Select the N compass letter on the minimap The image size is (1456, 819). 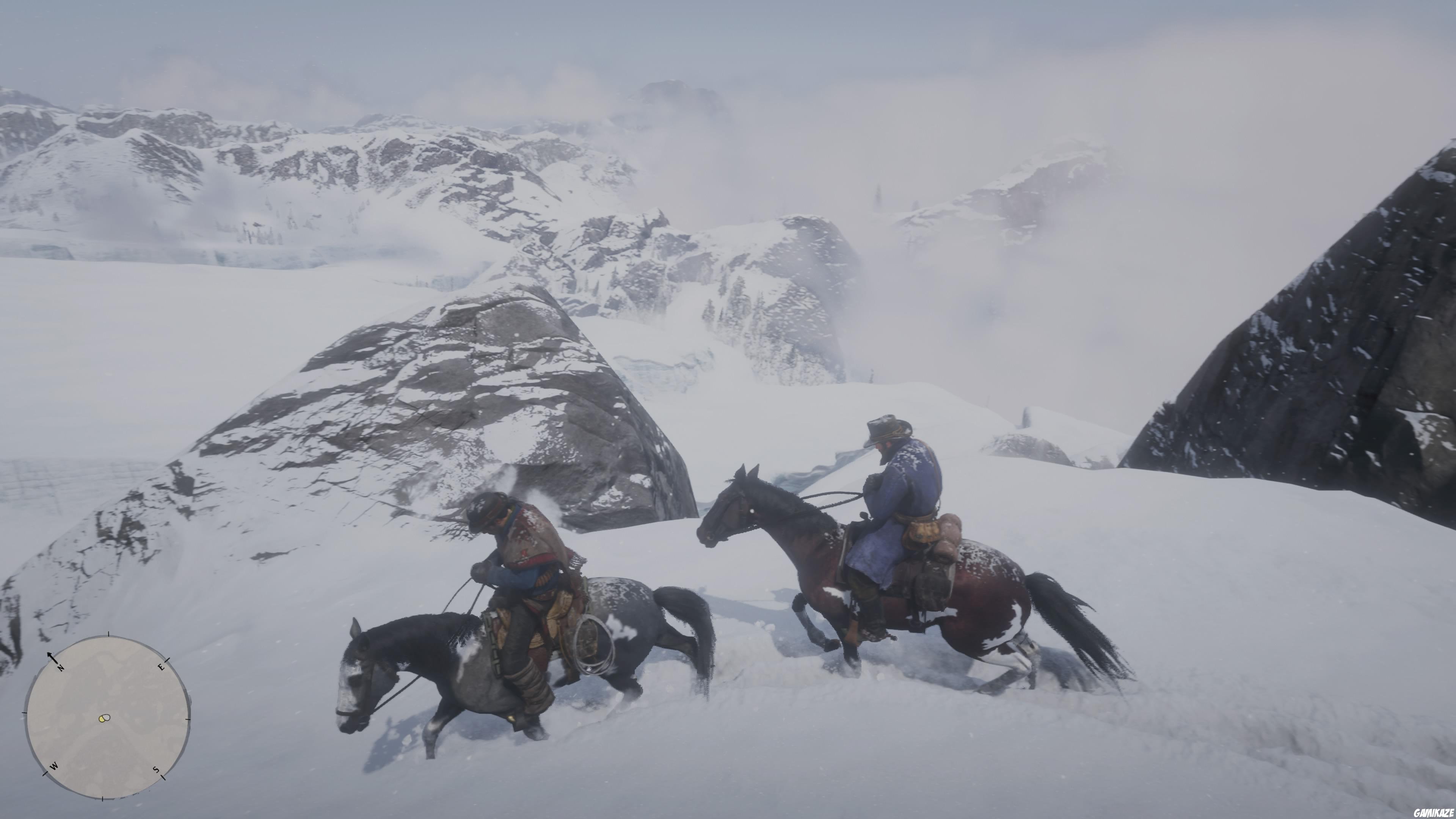[x=61, y=668]
